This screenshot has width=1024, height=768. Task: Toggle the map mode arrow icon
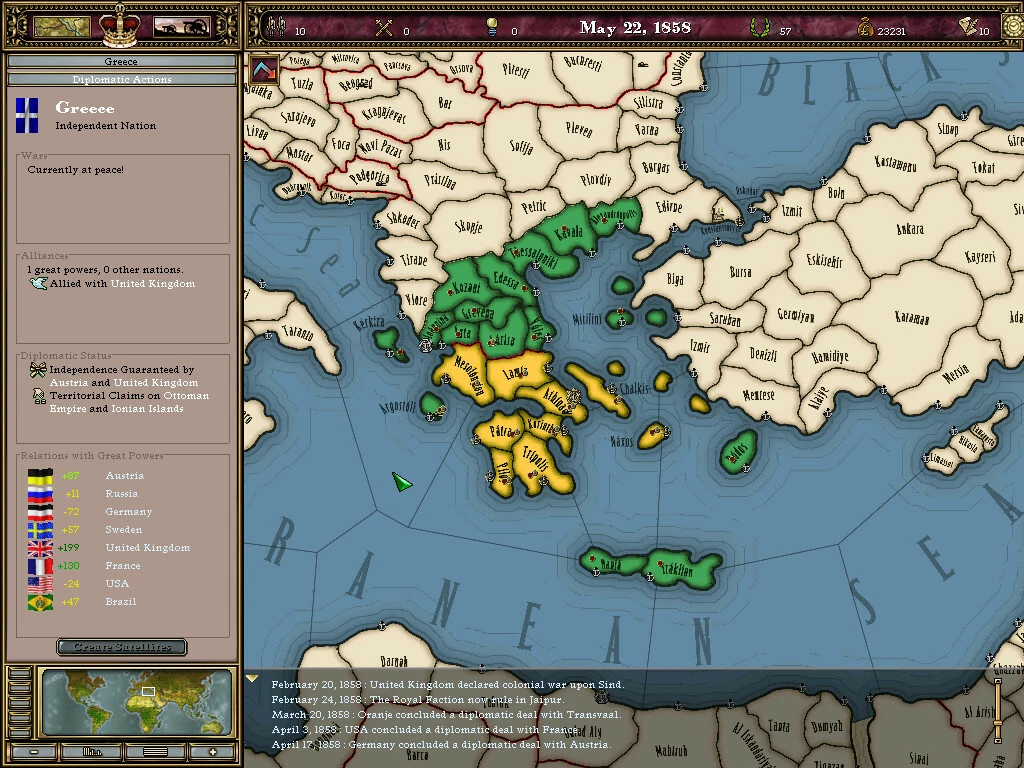264,69
